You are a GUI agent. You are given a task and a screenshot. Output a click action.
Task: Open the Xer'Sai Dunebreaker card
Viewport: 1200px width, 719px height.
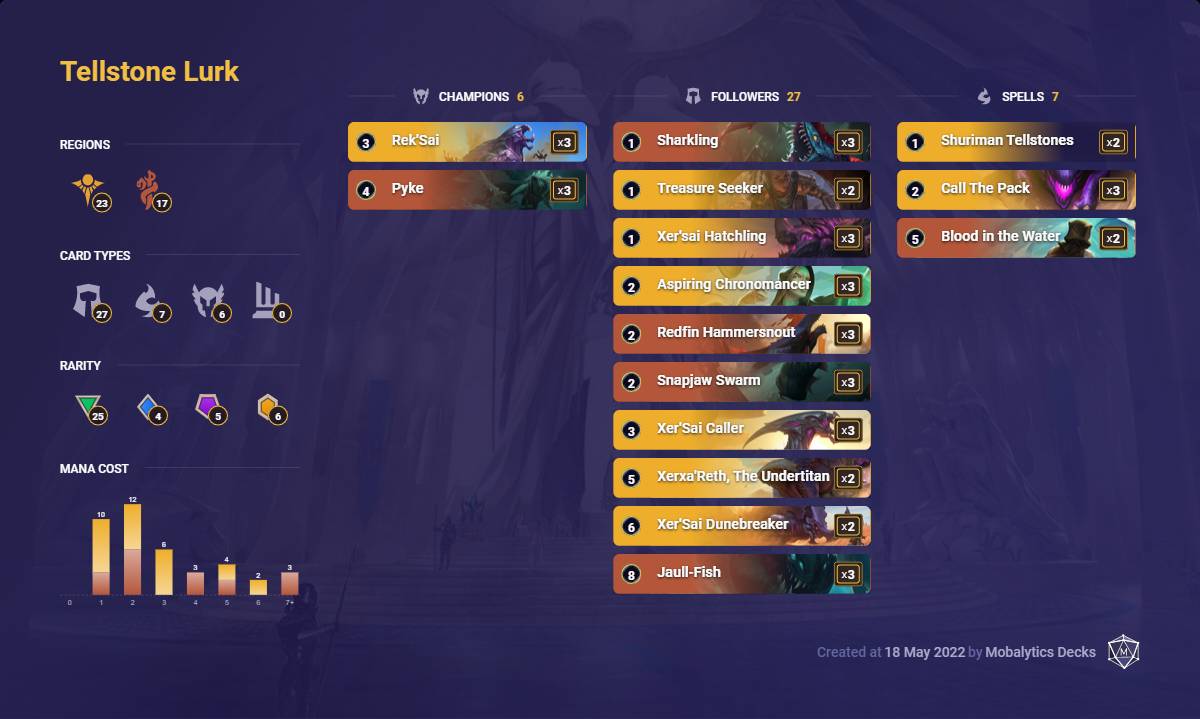741,526
